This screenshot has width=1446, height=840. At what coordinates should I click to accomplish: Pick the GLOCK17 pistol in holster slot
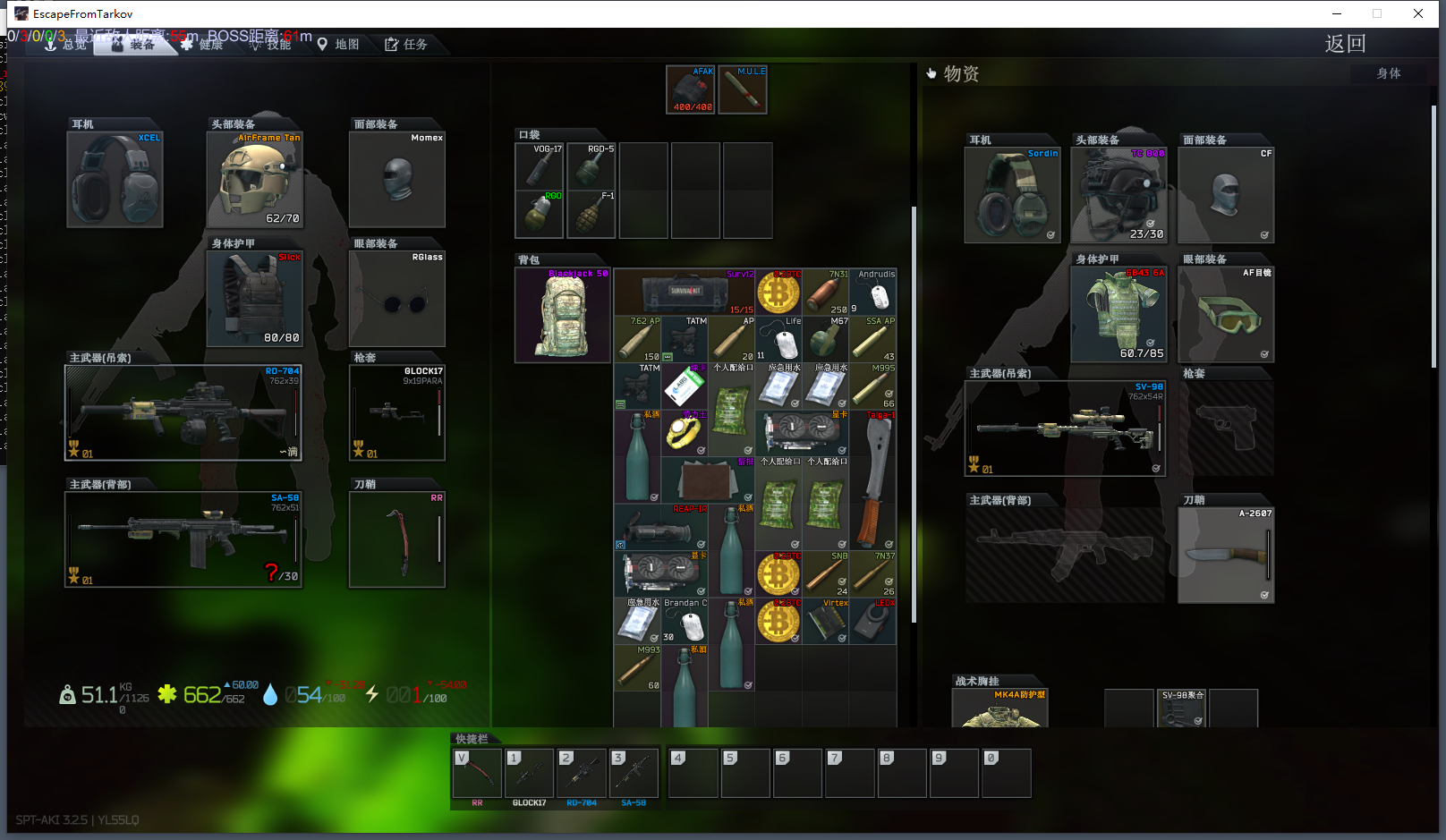point(397,412)
